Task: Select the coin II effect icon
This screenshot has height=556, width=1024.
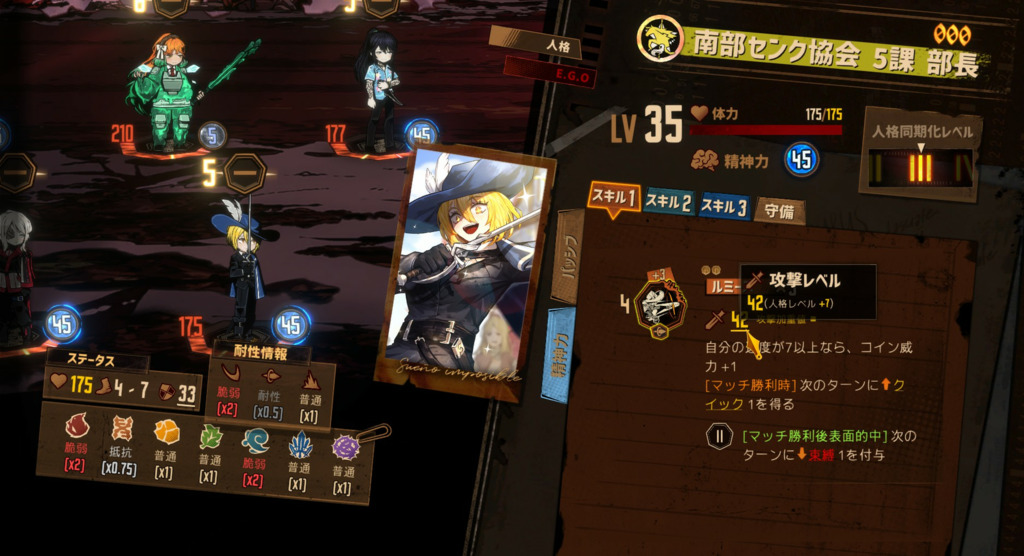Action: (x=719, y=437)
